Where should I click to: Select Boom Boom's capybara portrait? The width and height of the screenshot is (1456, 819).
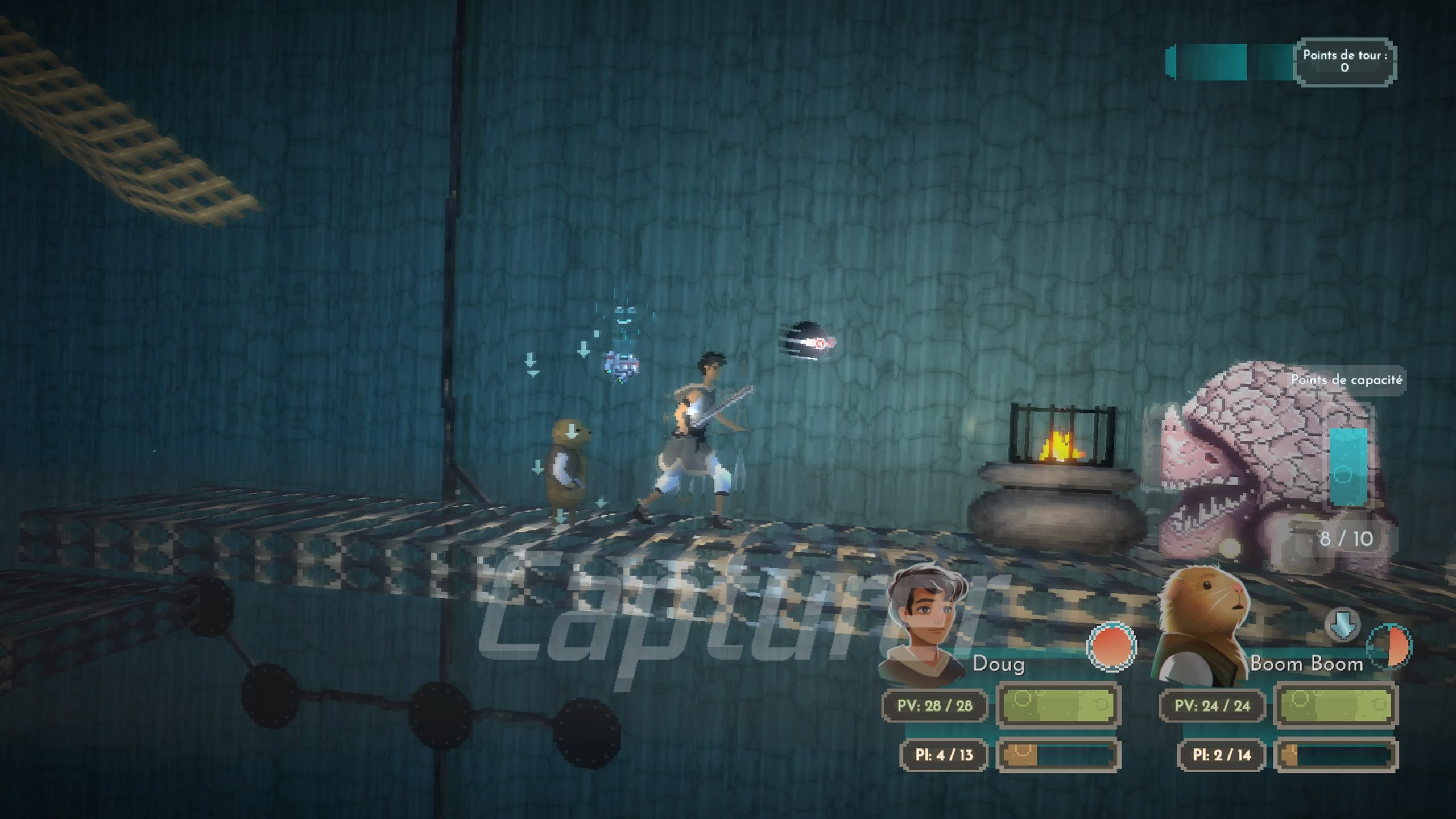1205,623
